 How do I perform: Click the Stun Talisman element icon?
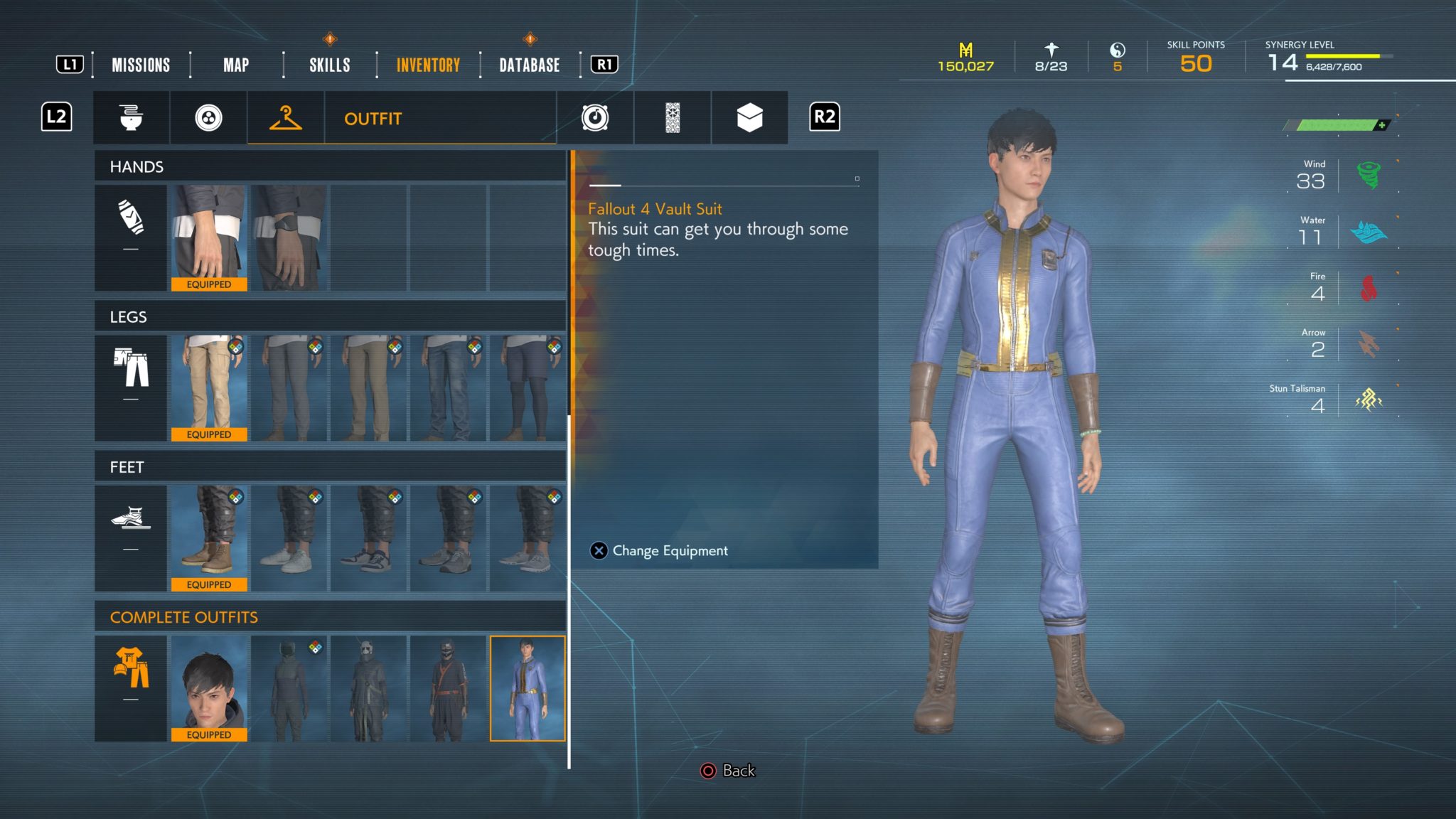pos(1369,400)
